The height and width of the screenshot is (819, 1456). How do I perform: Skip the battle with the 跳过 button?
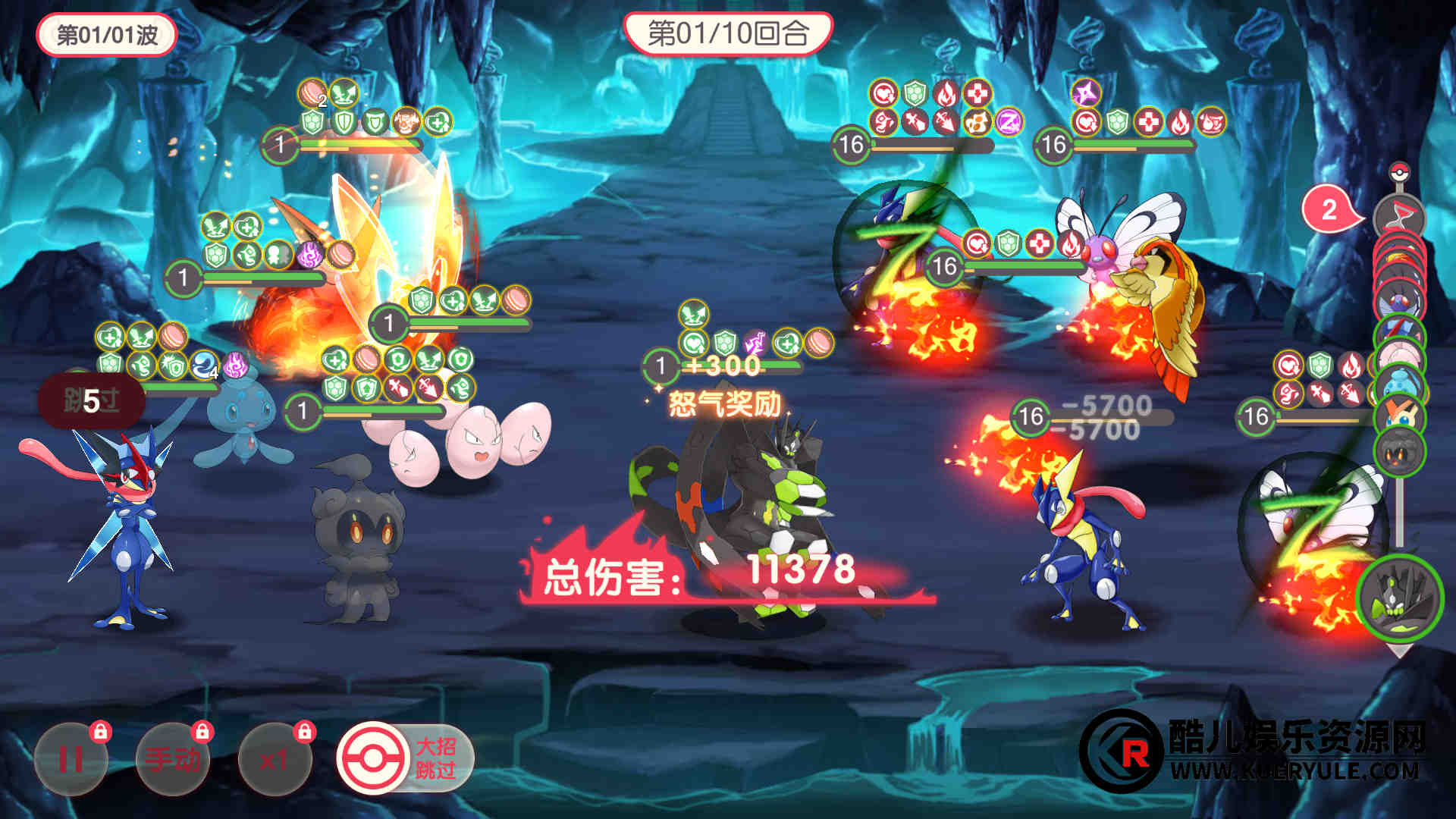tap(92, 400)
